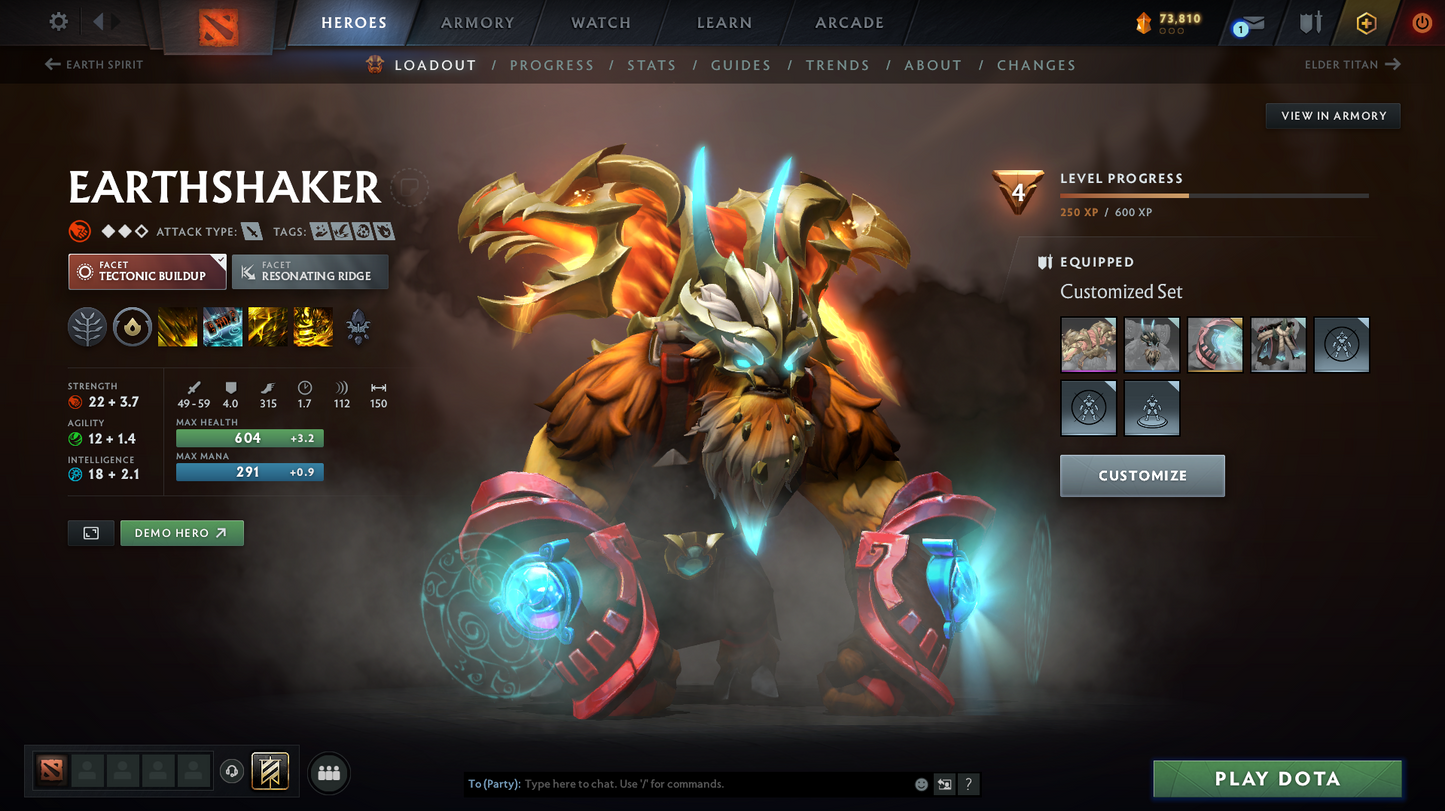This screenshot has width=1445, height=811.
Task: Go to the ARCADE tab
Action: pyautogui.click(x=849, y=22)
